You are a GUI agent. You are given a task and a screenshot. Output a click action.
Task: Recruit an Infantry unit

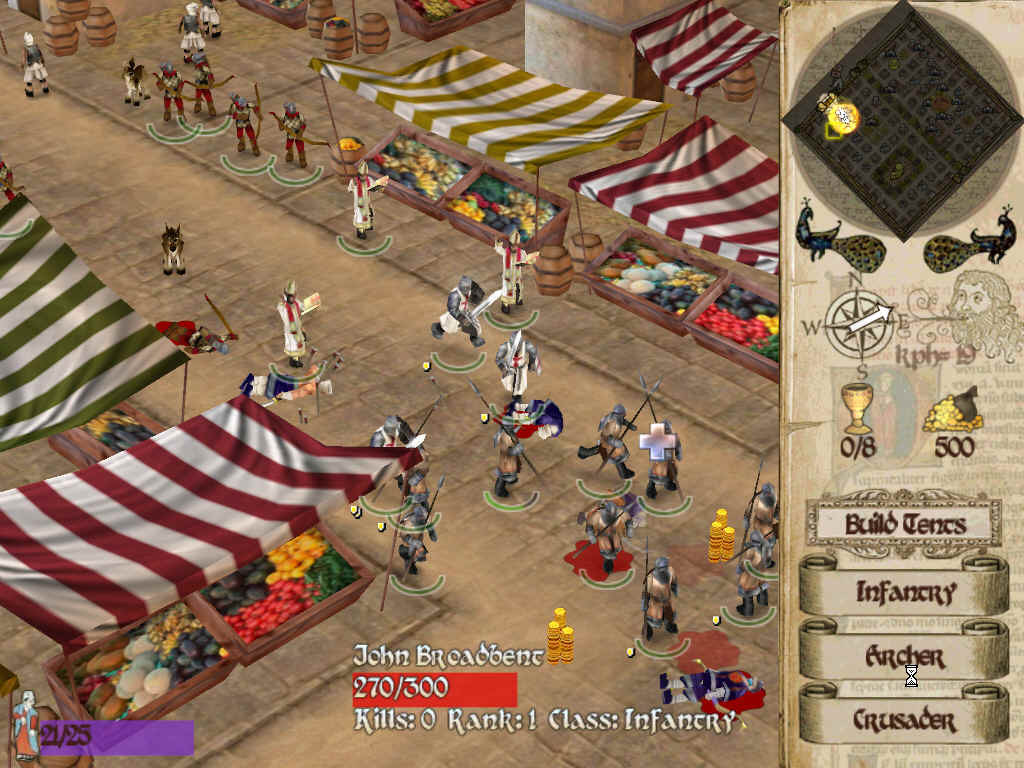[904, 591]
